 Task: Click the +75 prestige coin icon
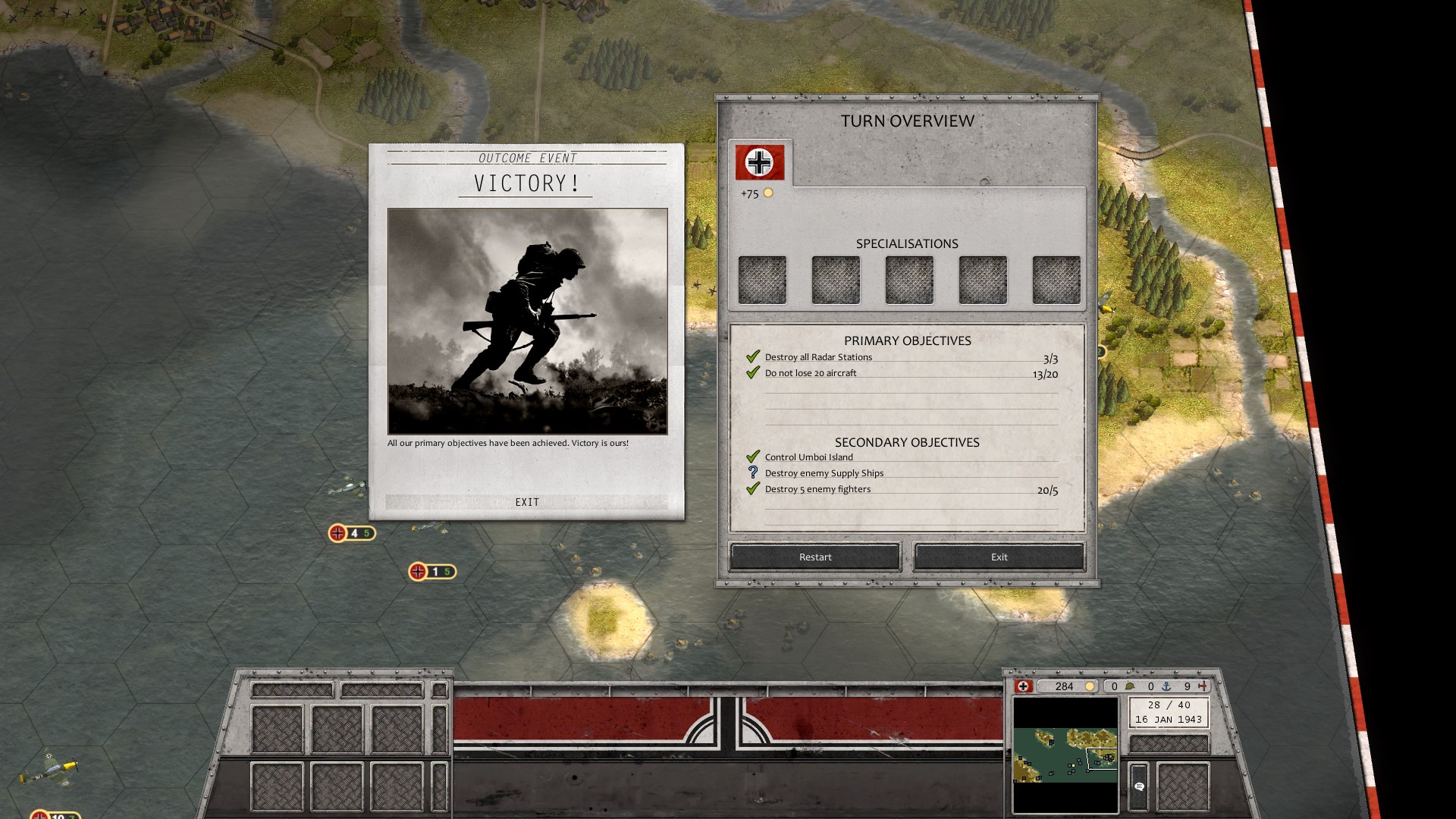768,194
